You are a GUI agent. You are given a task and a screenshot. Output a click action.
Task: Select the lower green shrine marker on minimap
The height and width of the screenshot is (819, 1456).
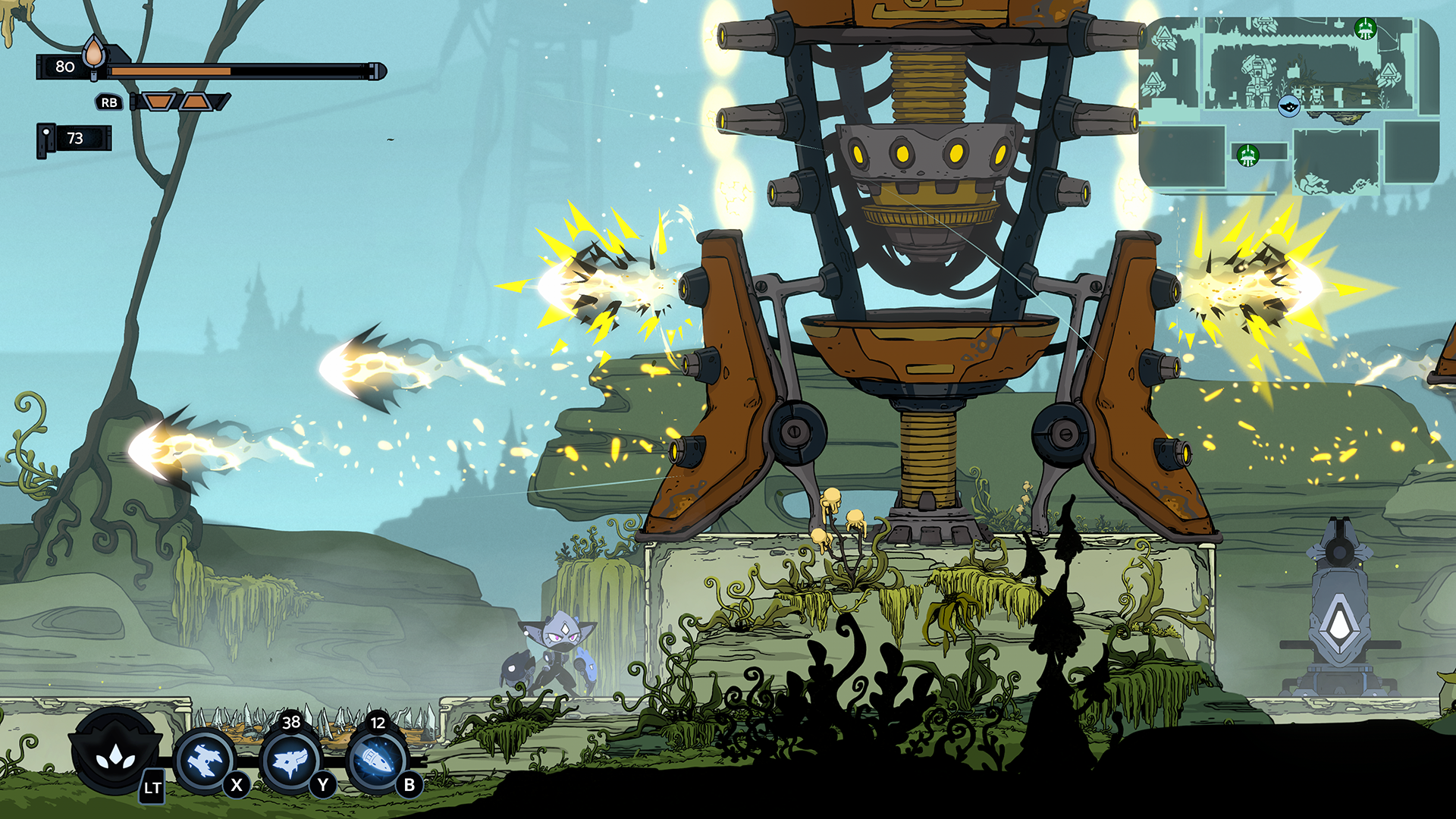click(1247, 155)
